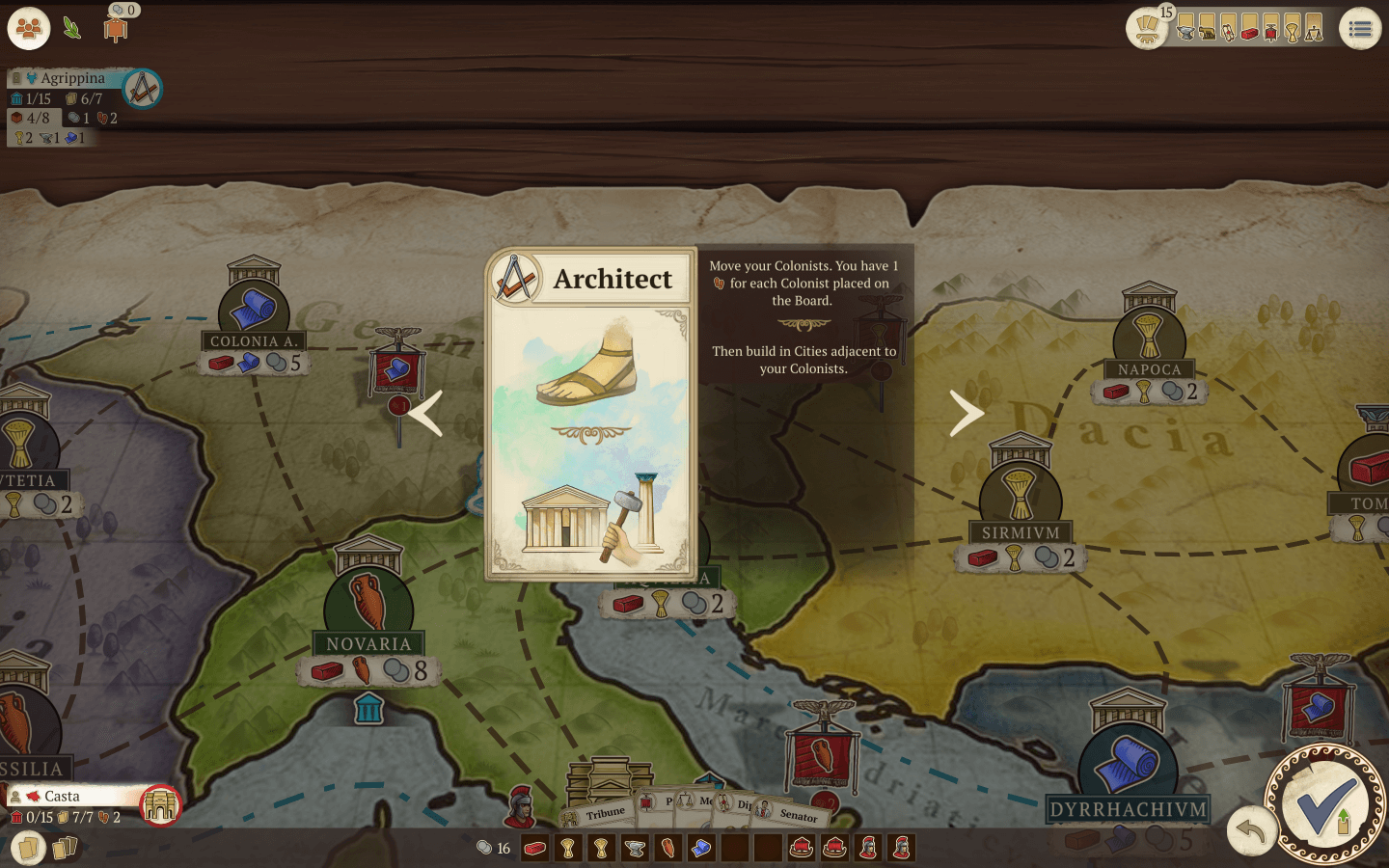Select the Architect card
This screenshot has width=1389, height=868.
click(590, 415)
